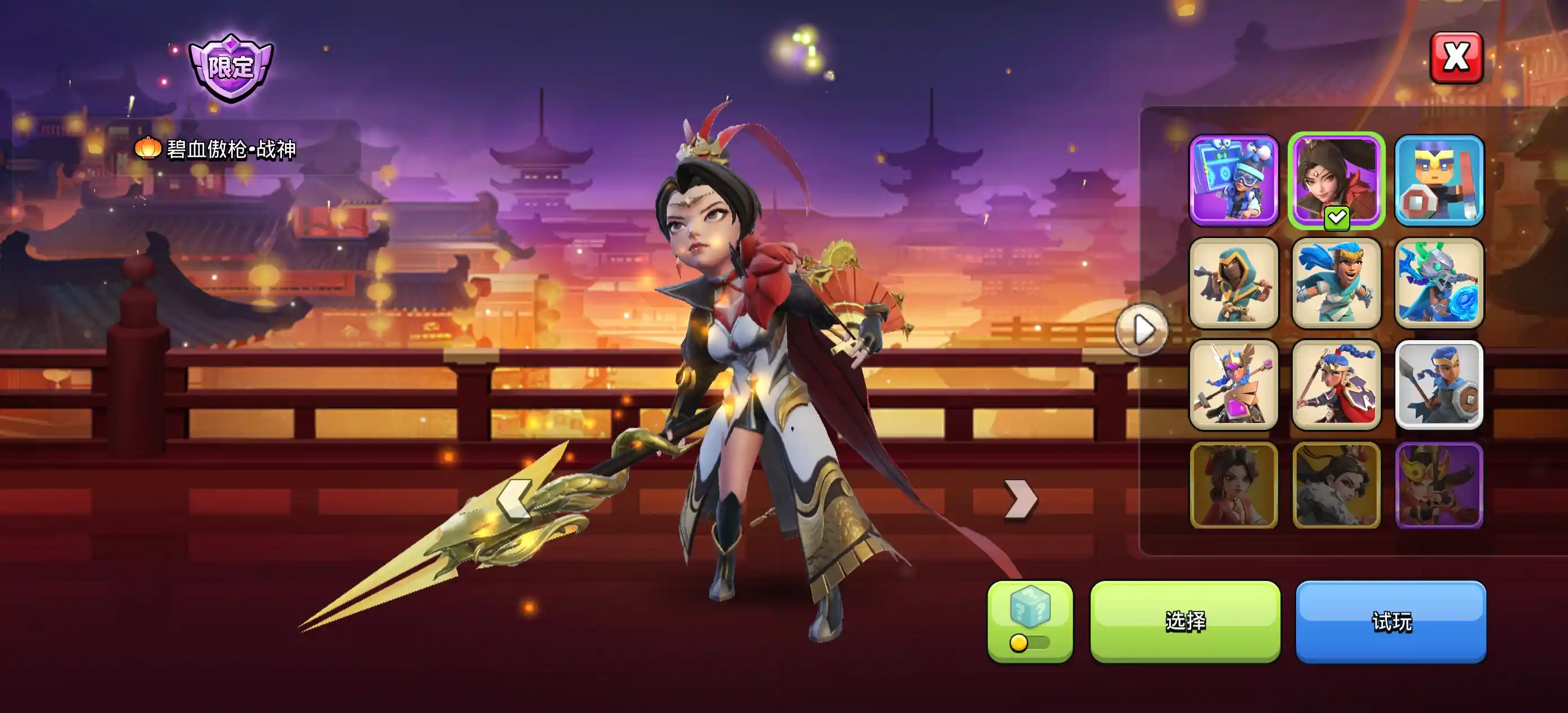The image size is (1568, 713).
Task: Choose the selected war goddess skin thumbnail
Action: click(1336, 181)
